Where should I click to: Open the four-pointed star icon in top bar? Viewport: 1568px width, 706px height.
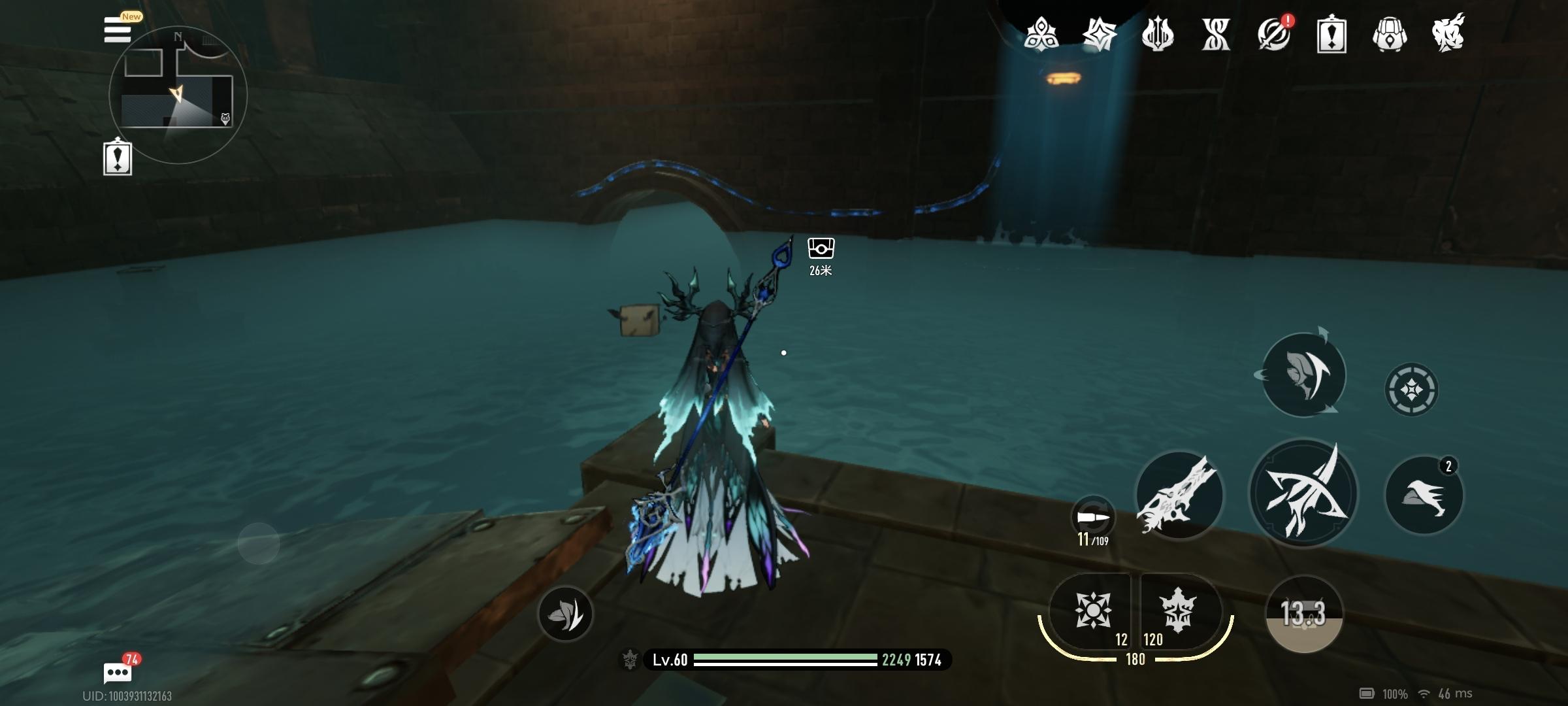(x=1099, y=34)
